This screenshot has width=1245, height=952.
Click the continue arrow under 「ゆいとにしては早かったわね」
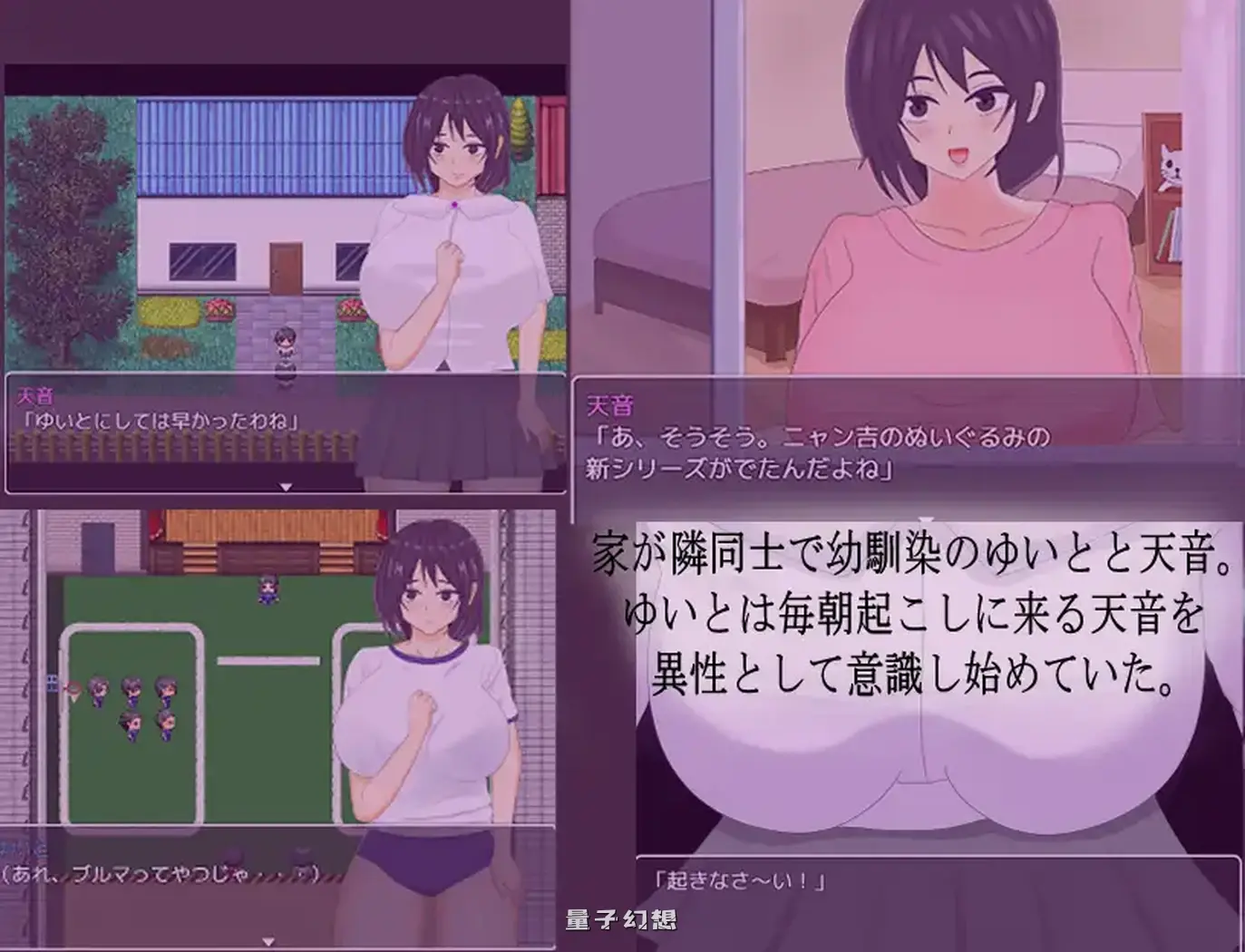(x=287, y=484)
